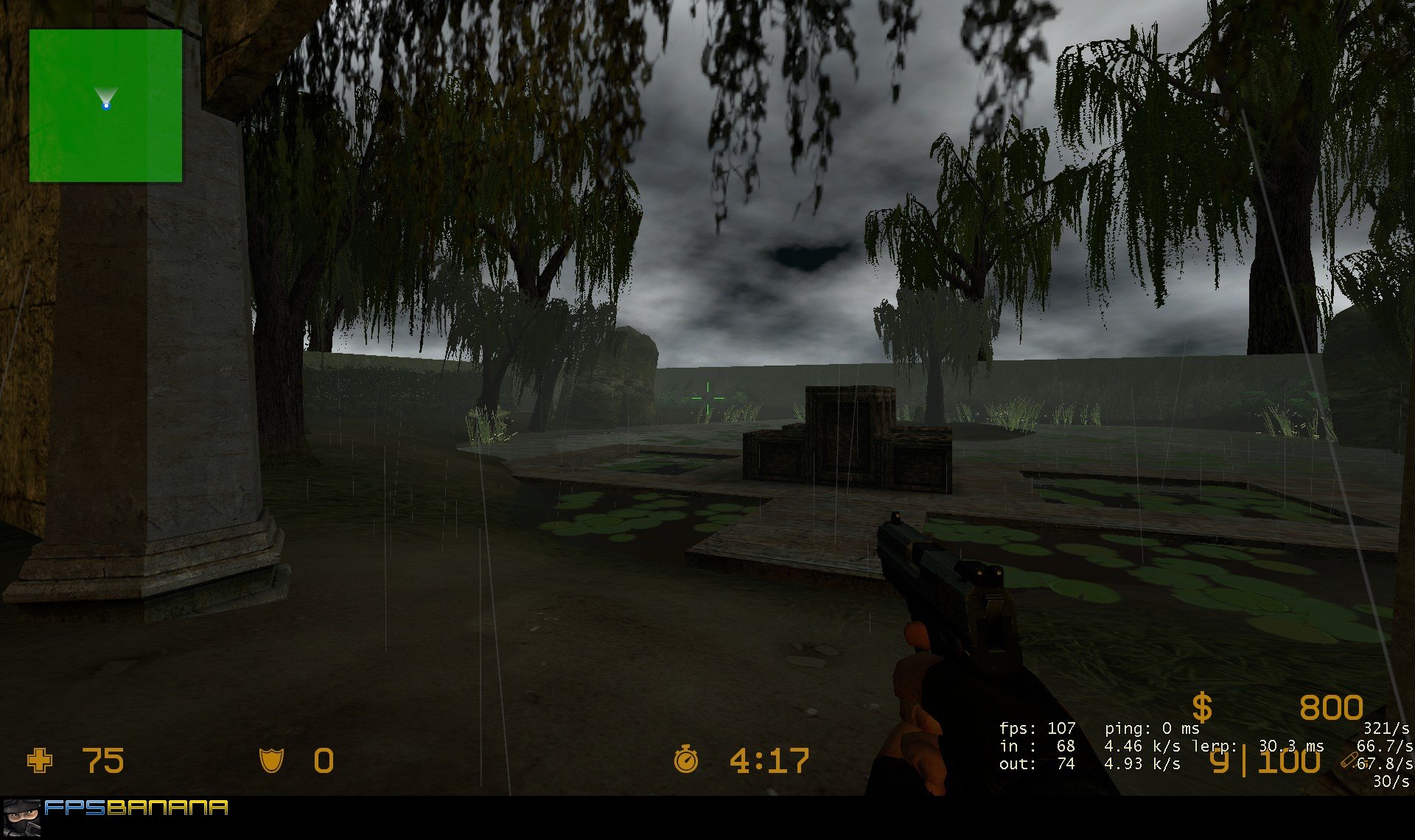Click the blue player dot on the radar

pos(108,106)
